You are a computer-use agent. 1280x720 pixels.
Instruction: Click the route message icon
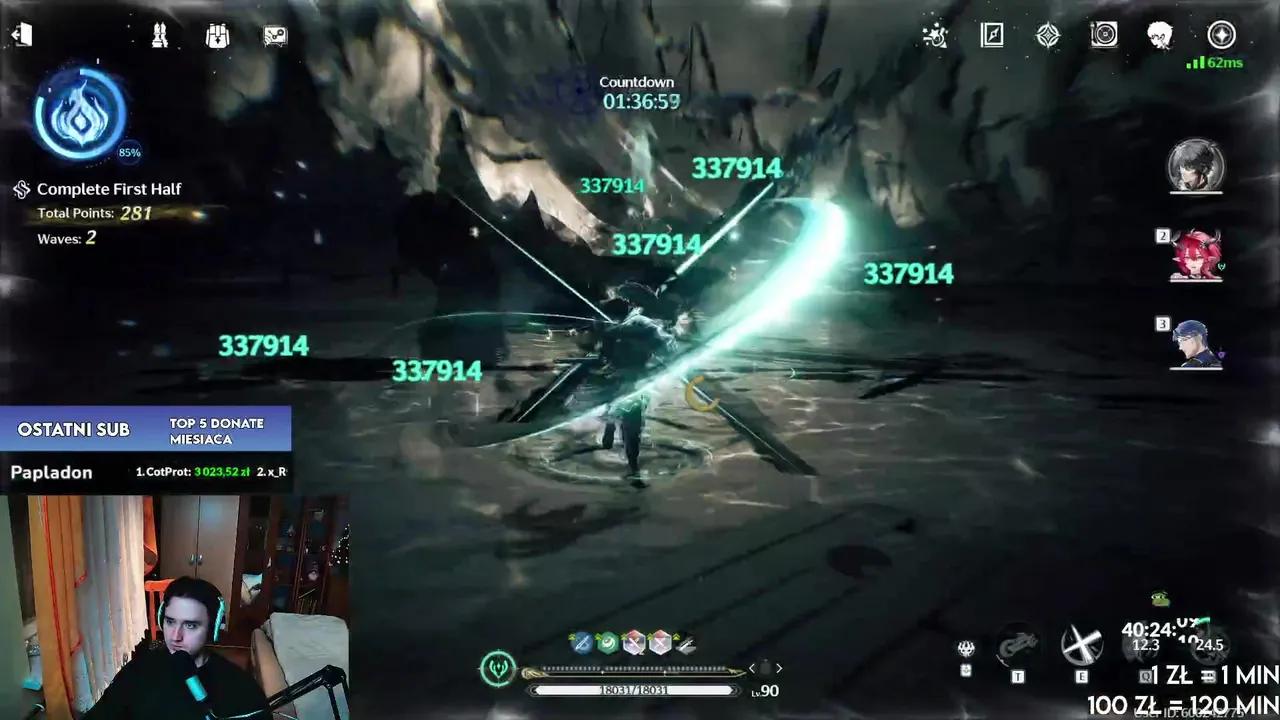(276, 36)
